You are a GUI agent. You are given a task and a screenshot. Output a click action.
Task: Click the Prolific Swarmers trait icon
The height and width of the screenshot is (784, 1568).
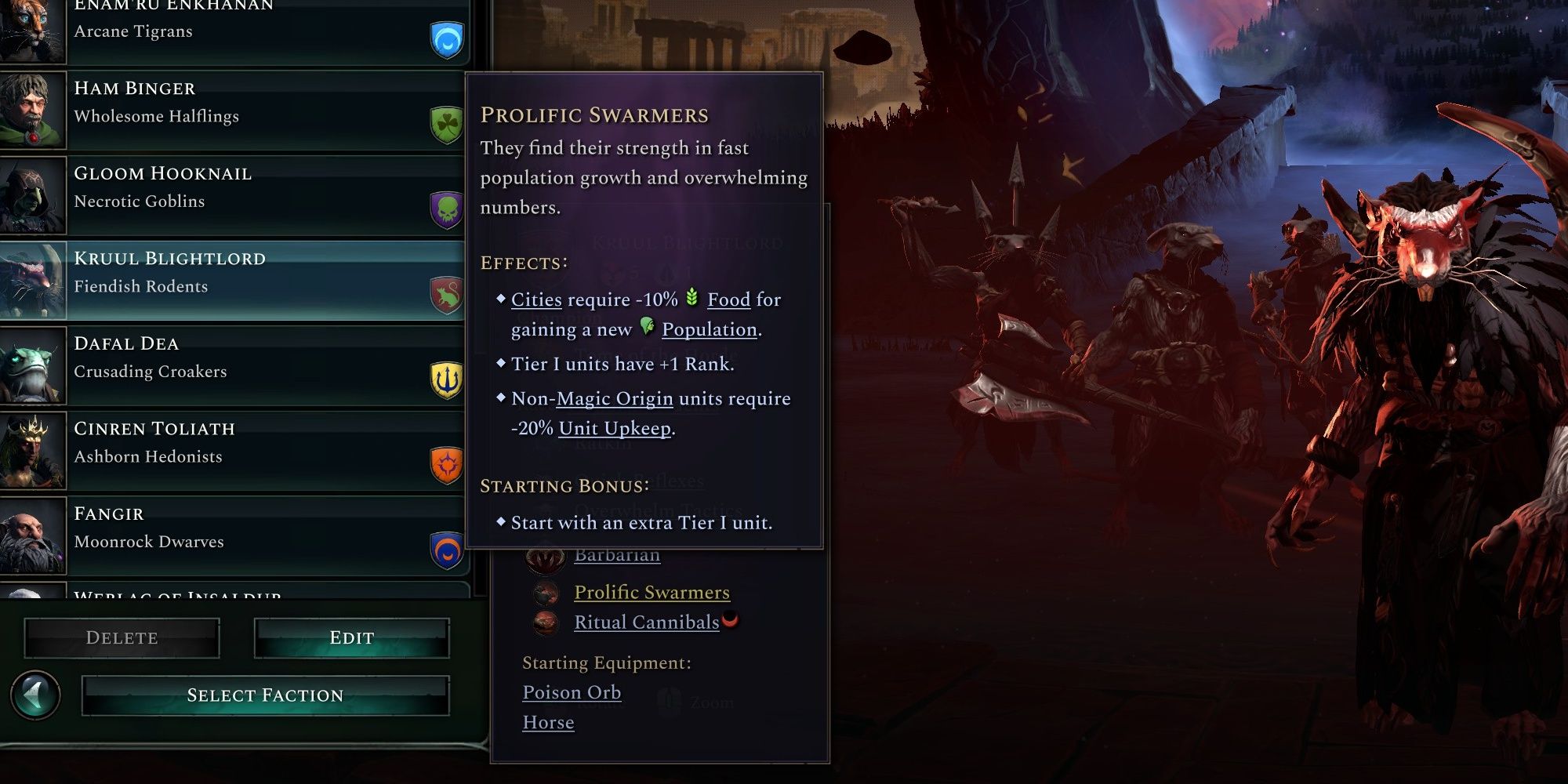pos(546,593)
